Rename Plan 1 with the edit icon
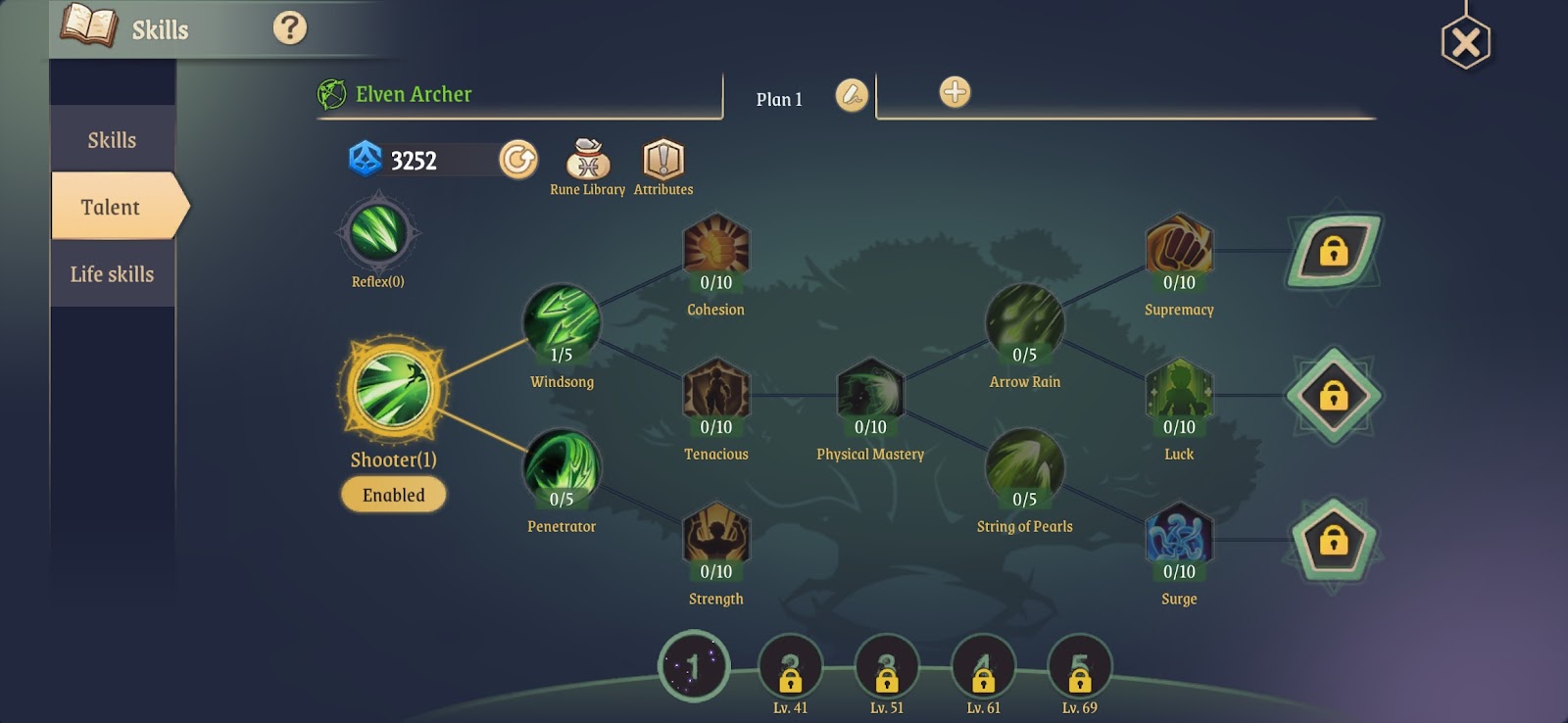 [852, 95]
